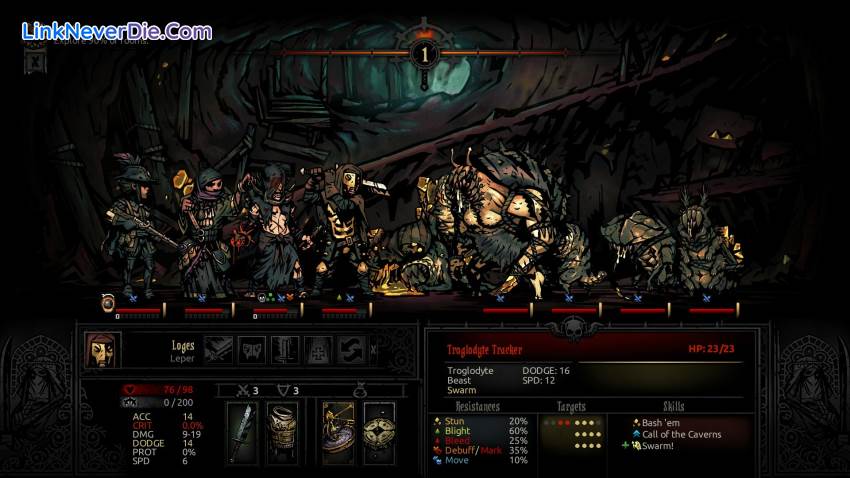Inspect the equipped greatsword weapon slot
850x478 pixels.
point(243,433)
